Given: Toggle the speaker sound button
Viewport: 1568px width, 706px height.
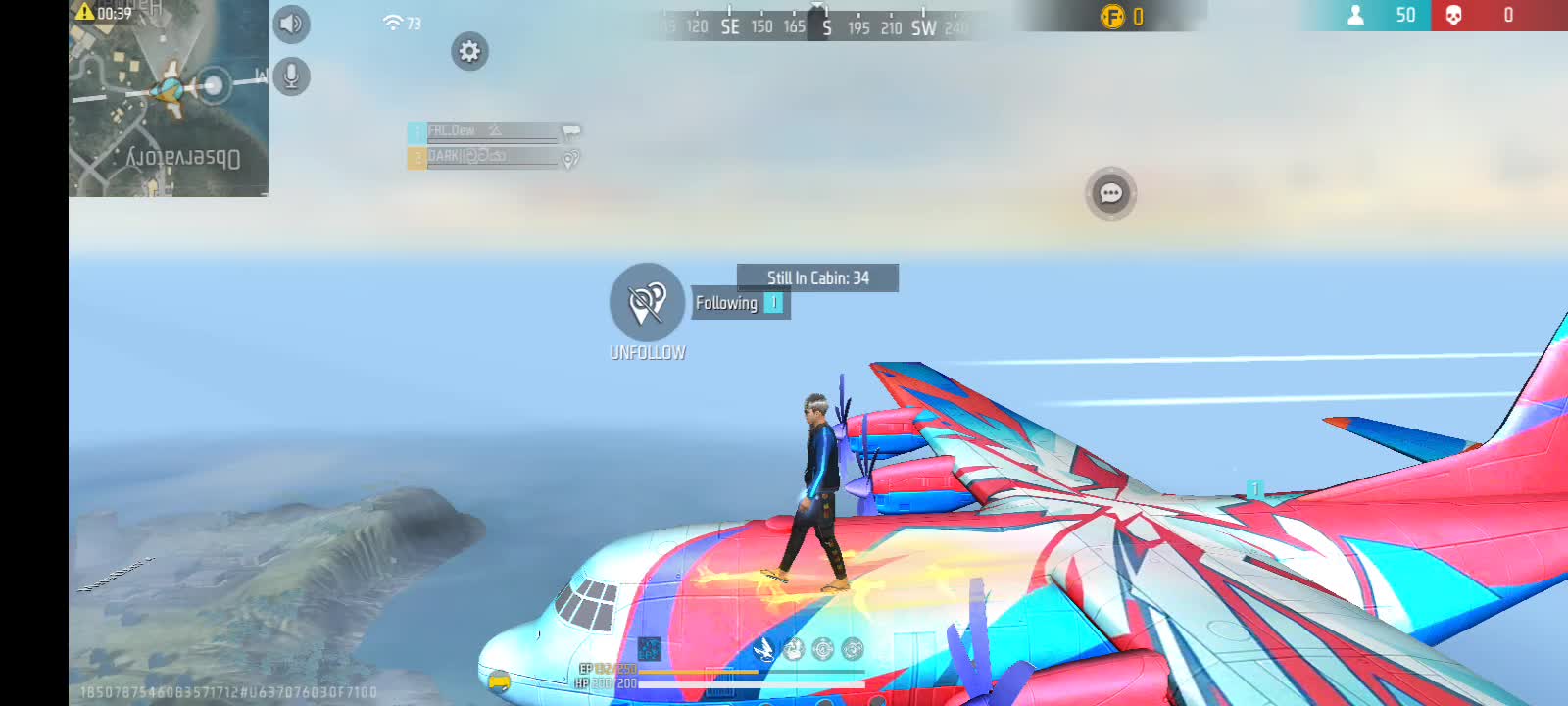Looking at the screenshot, I should click(291, 25).
